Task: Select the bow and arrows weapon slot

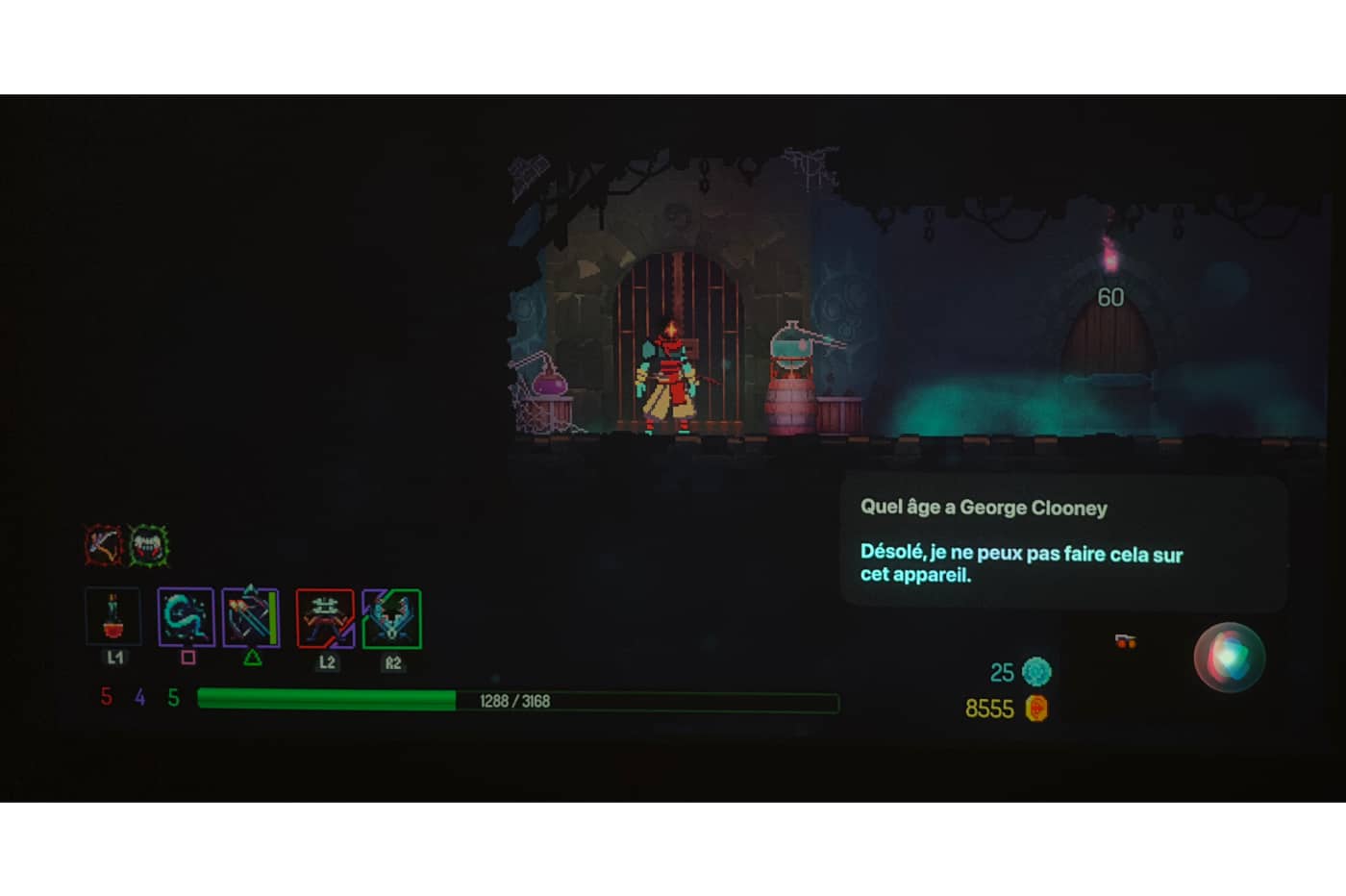Action: [x=251, y=617]
